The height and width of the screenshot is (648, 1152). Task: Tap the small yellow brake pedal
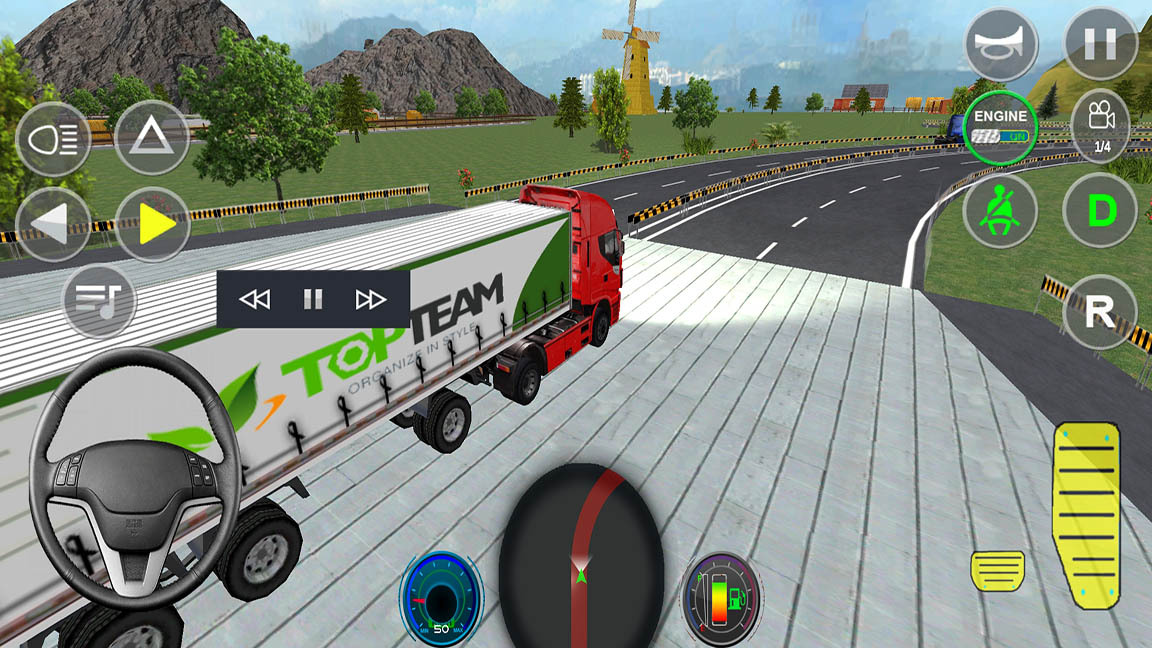point(997,571)
